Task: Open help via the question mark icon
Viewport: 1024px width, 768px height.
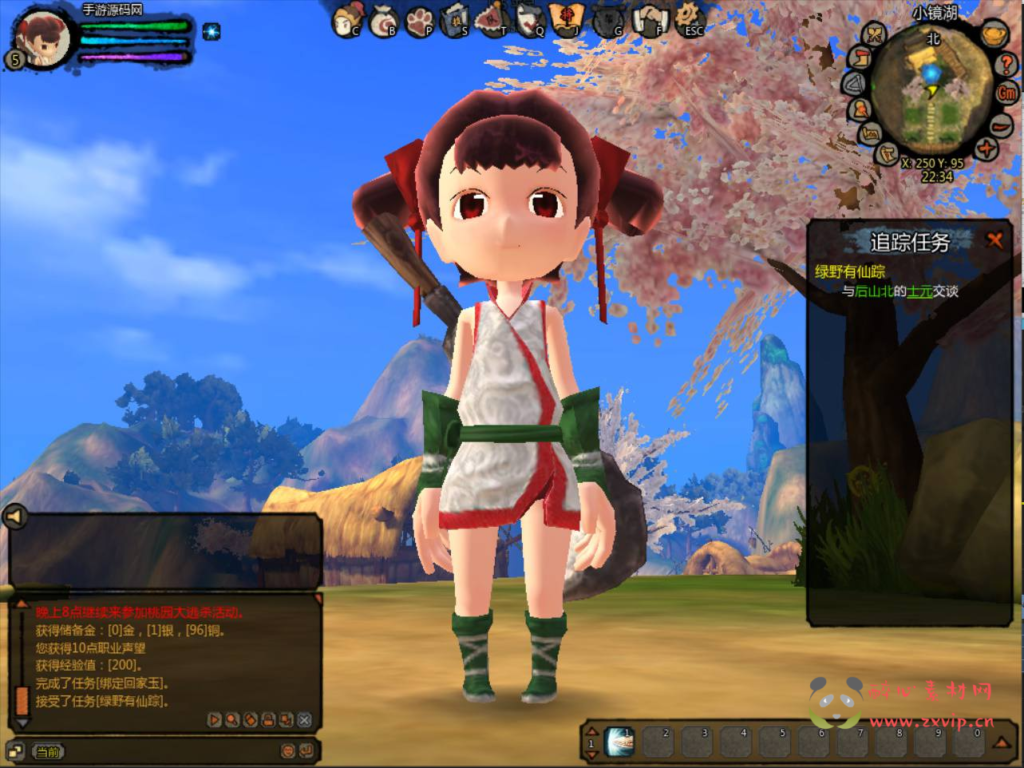Action: point(1007,64)
